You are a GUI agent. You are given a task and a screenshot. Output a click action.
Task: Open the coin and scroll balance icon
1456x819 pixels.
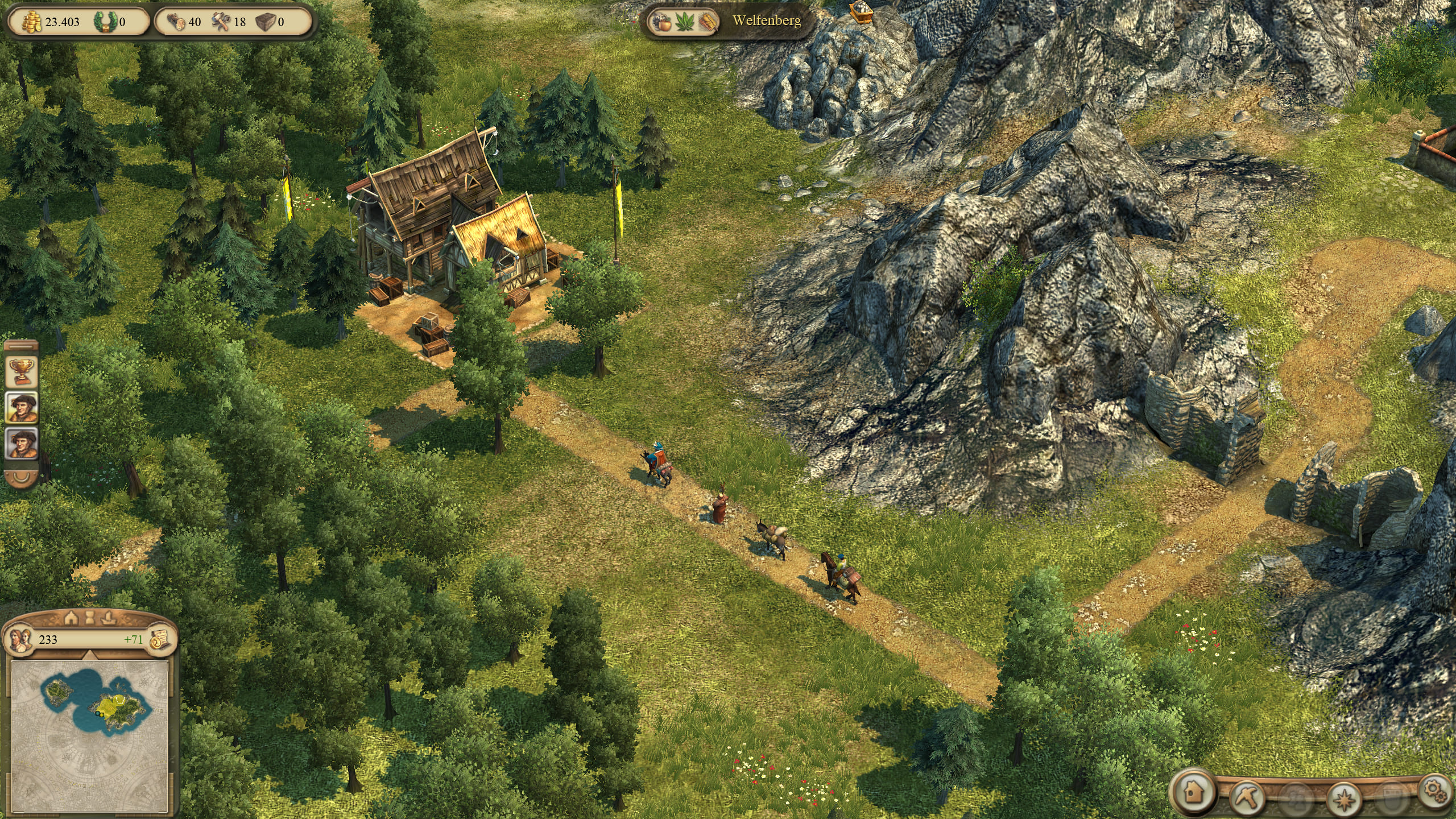tap(159, 639)
